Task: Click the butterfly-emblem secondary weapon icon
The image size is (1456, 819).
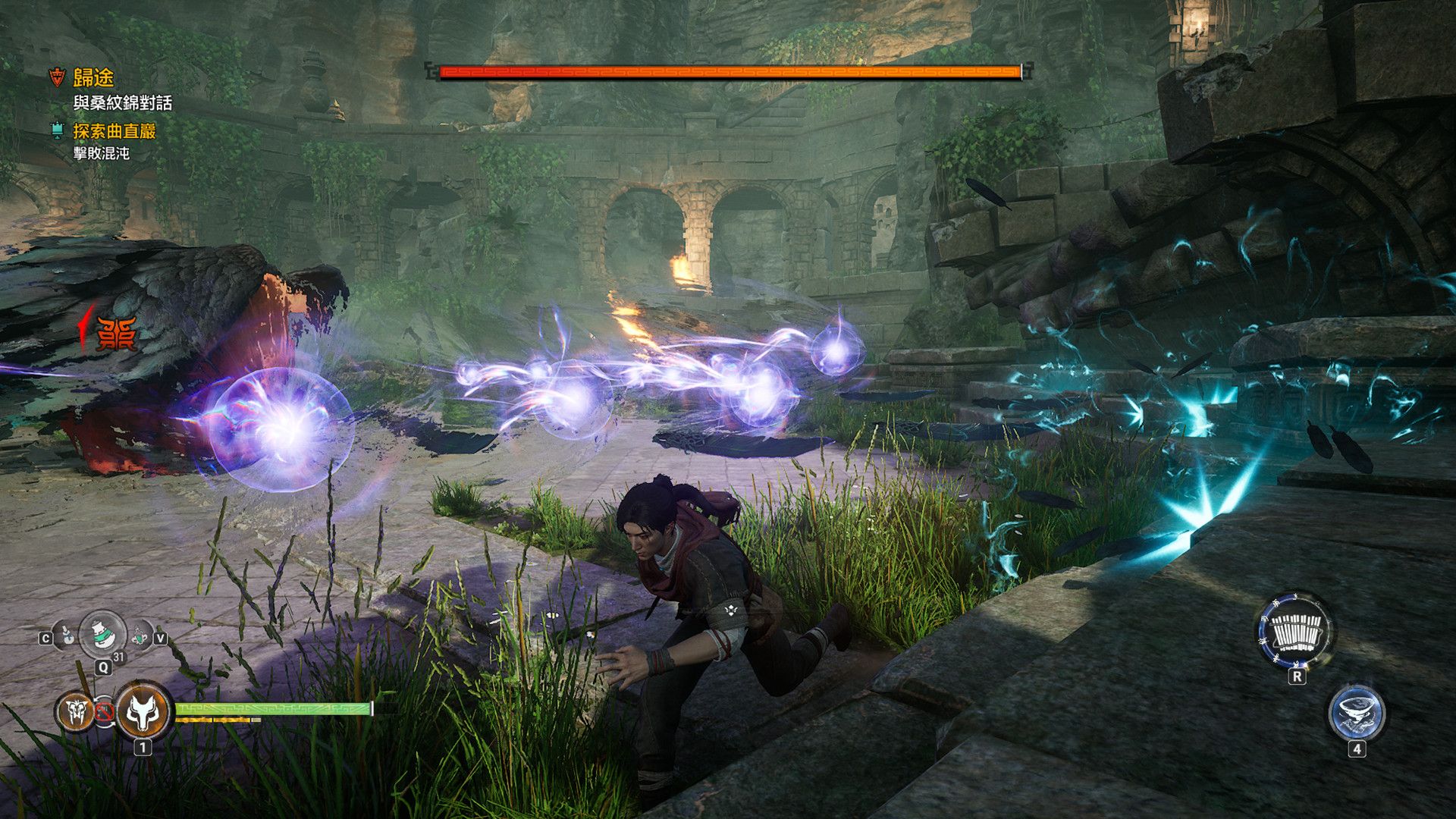Action: [75, 711]
